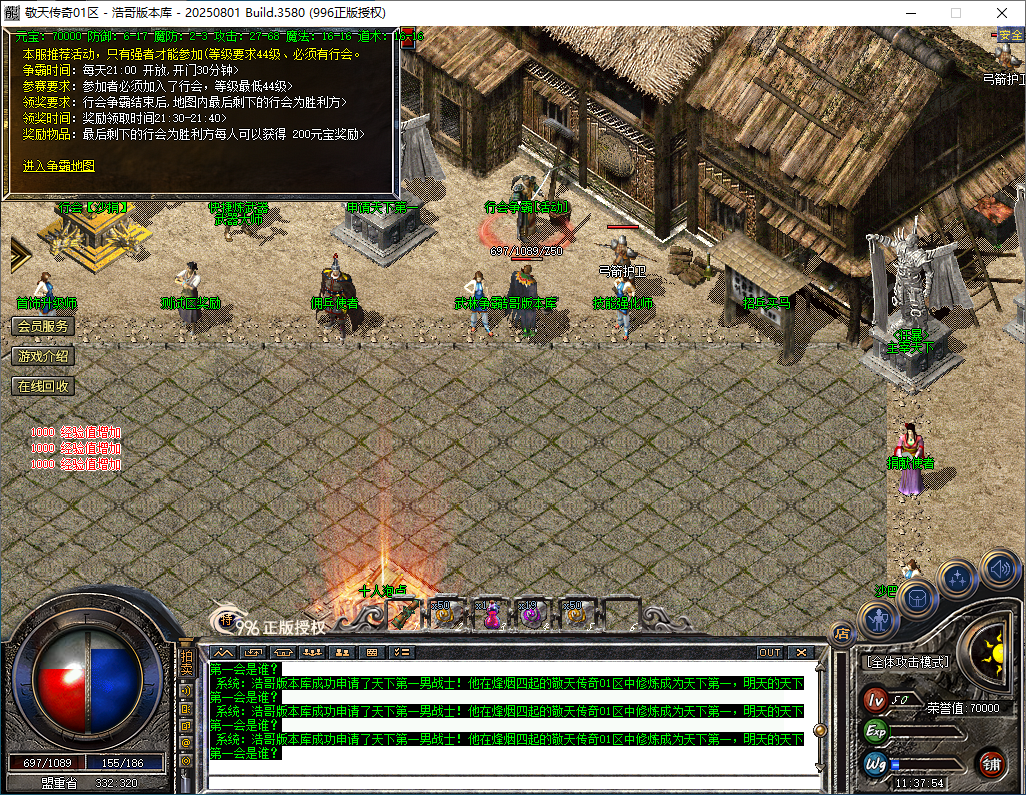The width and height of the screenshot is (1026, 795).
Task: Open the inventory bag icon
Action: [x=916, y=599]
